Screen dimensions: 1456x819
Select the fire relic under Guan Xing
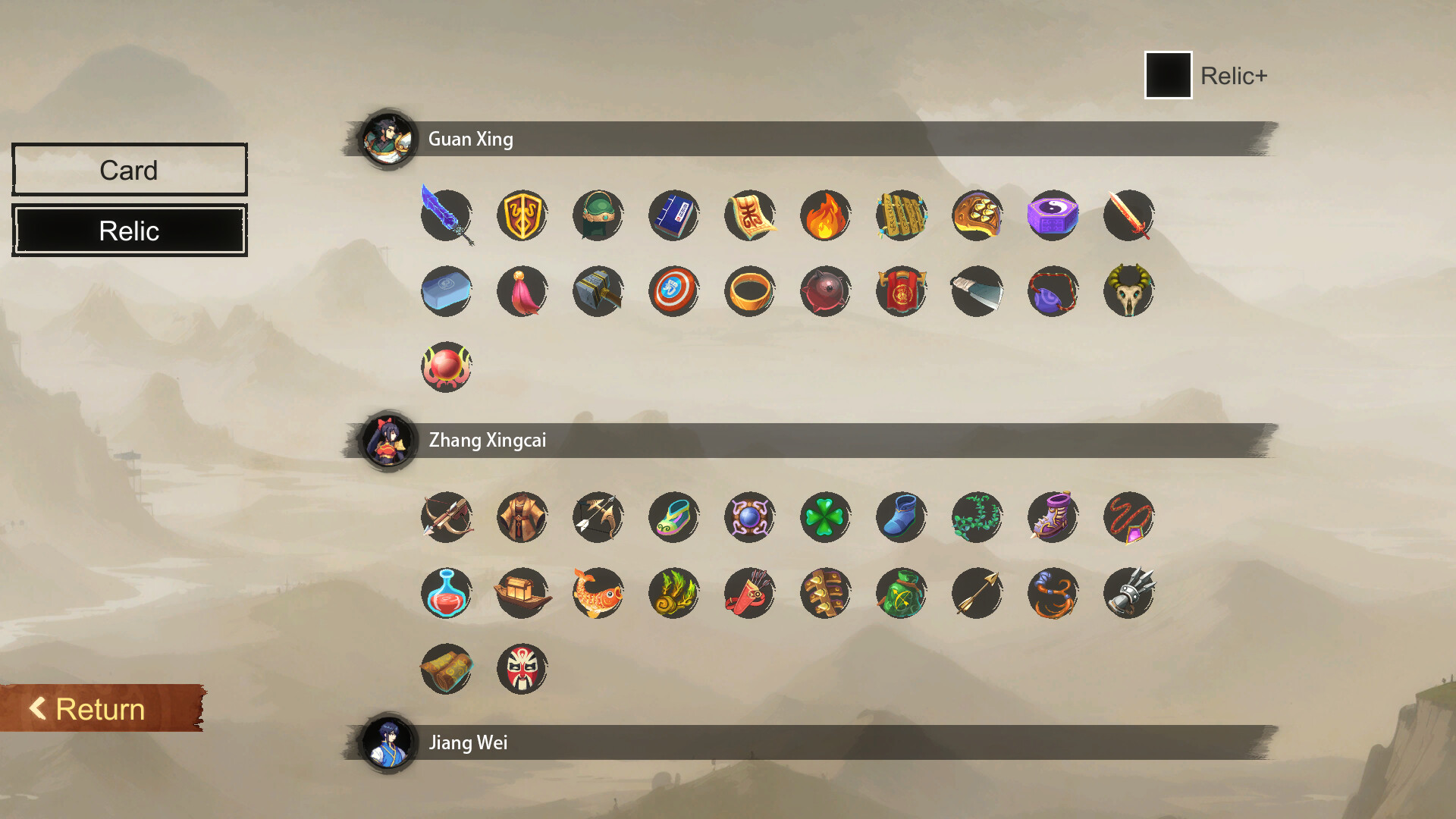825,216
